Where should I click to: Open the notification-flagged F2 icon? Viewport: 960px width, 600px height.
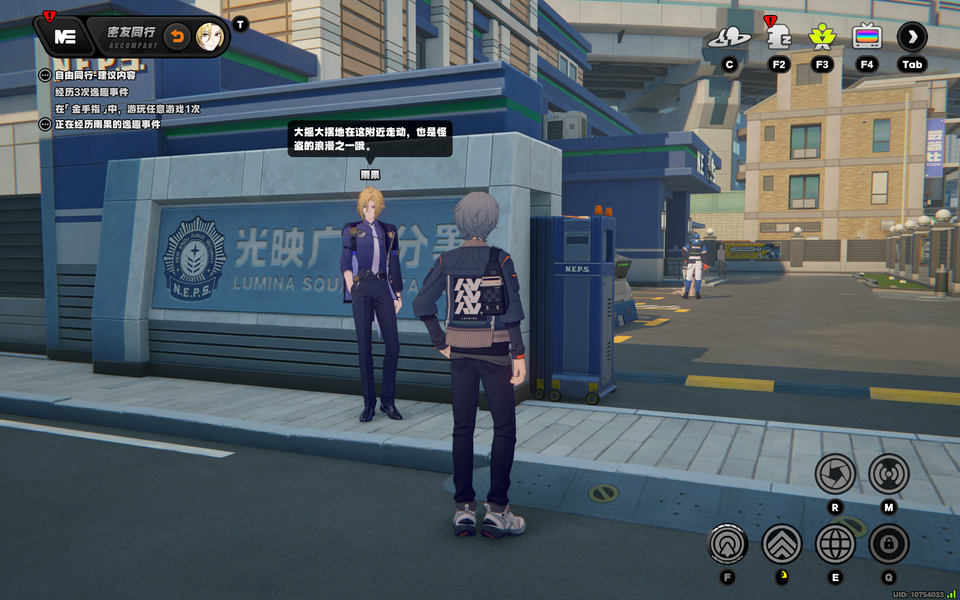click(778, 38)
